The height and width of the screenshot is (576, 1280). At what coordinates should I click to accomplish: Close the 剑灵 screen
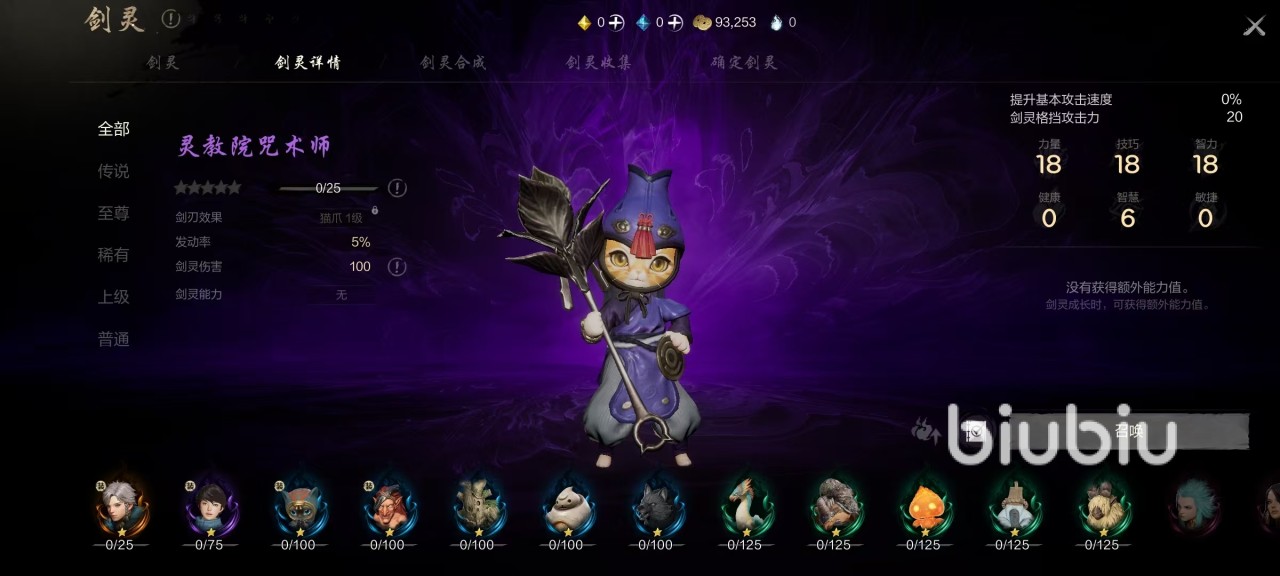(x=1254, y=26)
